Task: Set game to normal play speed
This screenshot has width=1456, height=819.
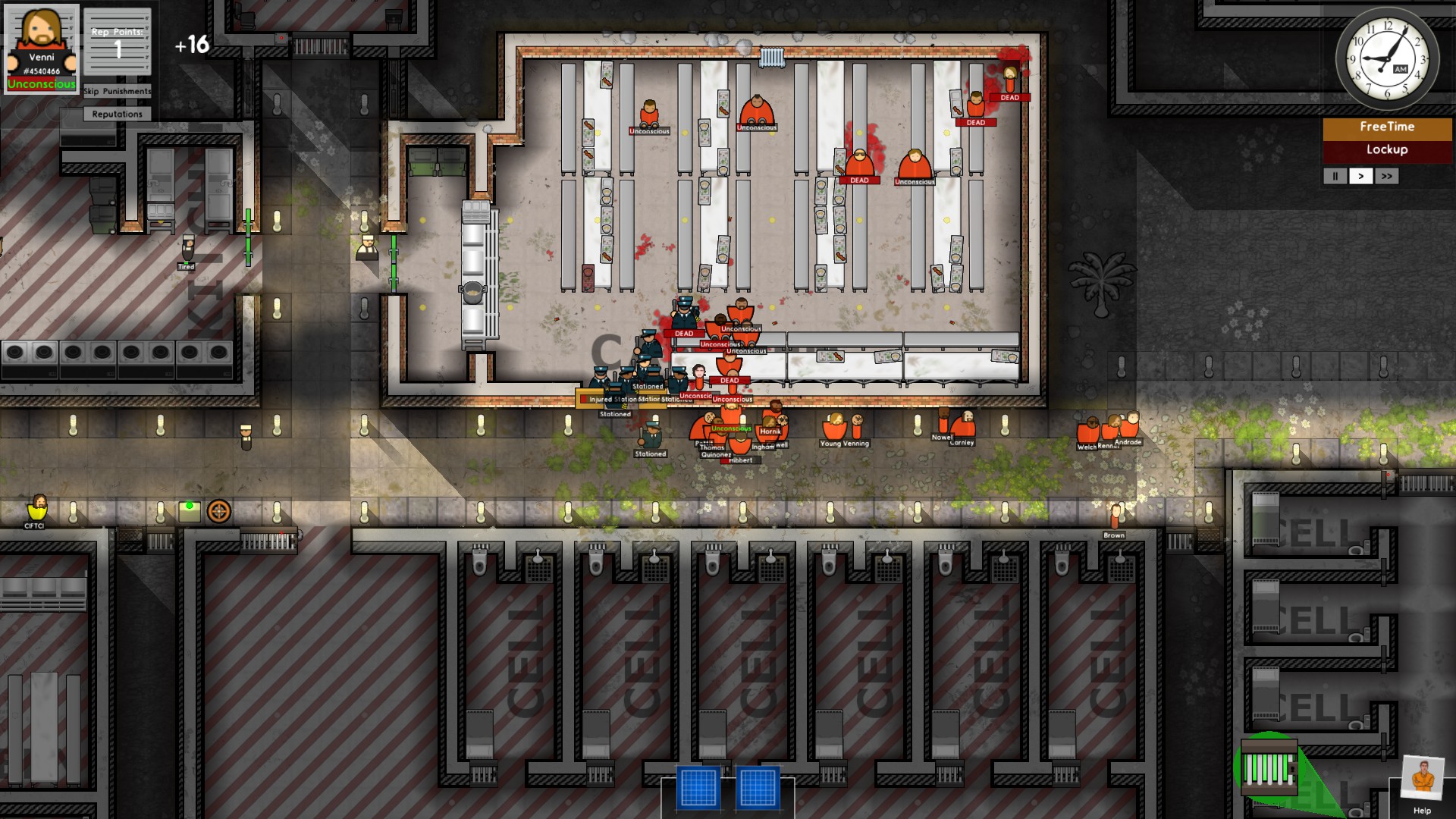Action: click(1361, 176)
